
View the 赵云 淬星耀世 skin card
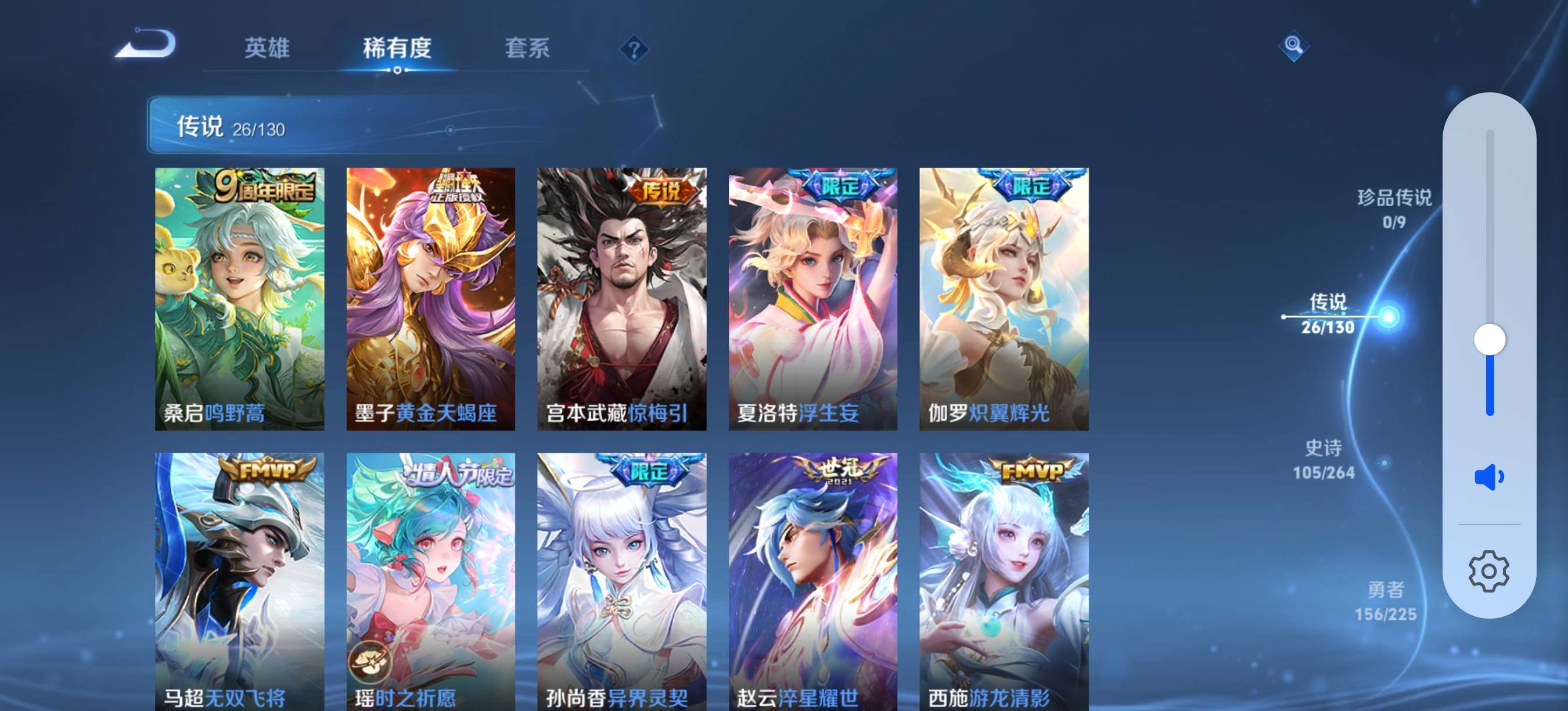pos(812,579)
